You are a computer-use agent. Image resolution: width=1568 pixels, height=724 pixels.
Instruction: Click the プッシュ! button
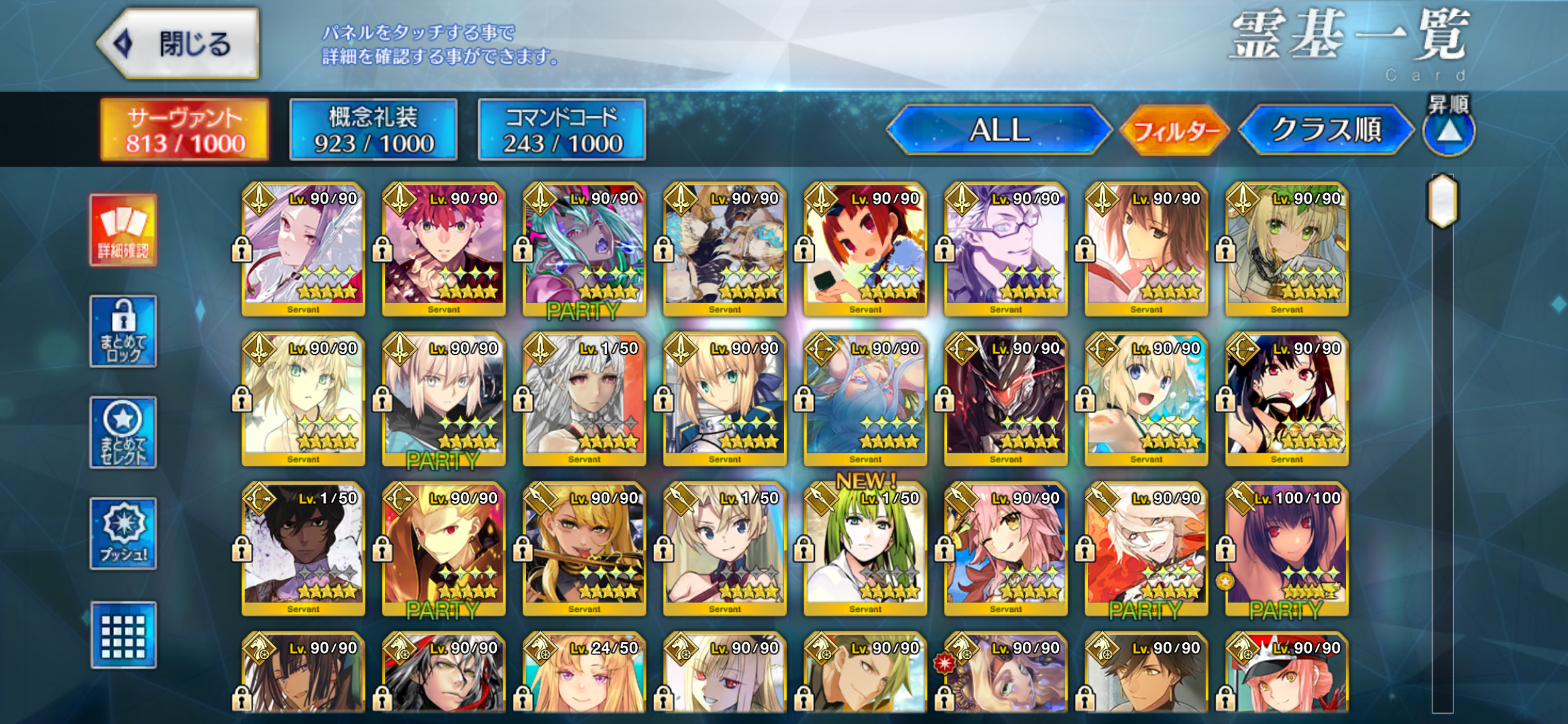click(123, 534)
